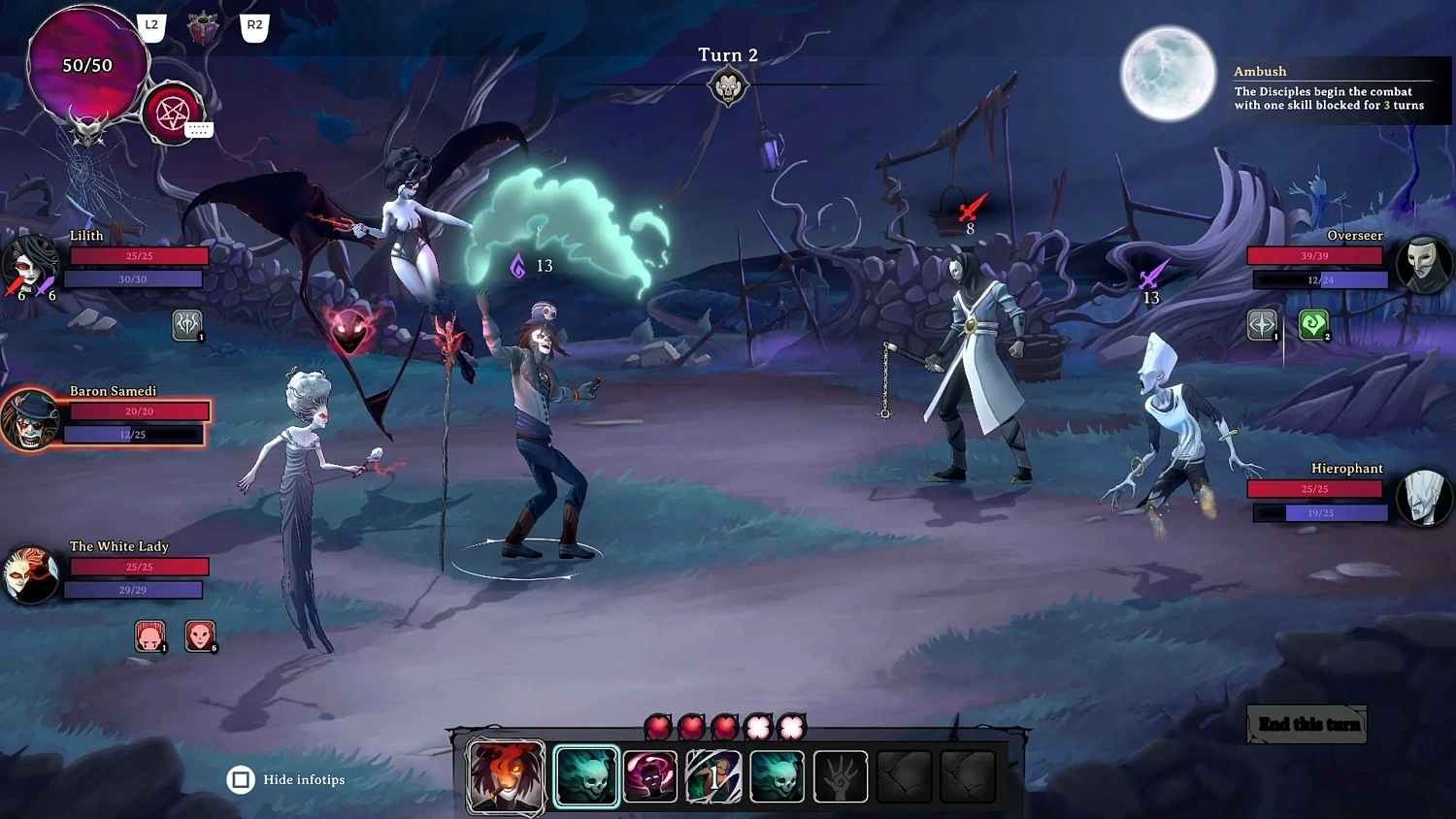Image resolution: width=1456 pixels, height=819 pixels.
Task: Click the full moon Ambush icon
Action: tap(1168, 75)
